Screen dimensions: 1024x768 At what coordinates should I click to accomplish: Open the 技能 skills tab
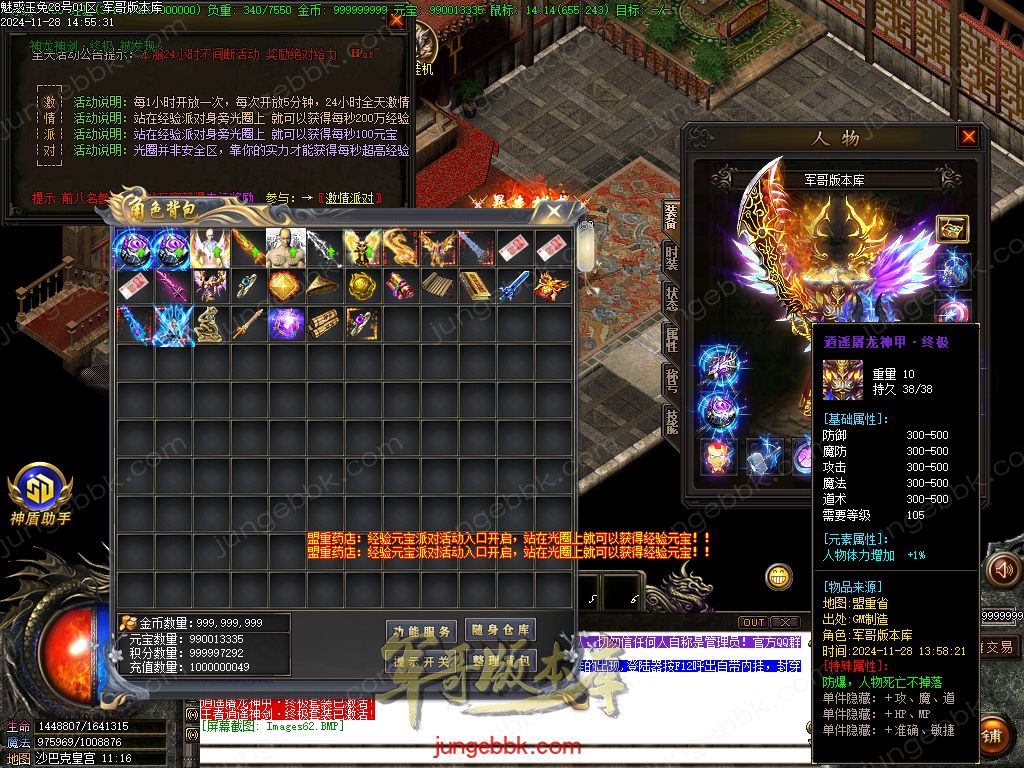[x=671, y=421]
